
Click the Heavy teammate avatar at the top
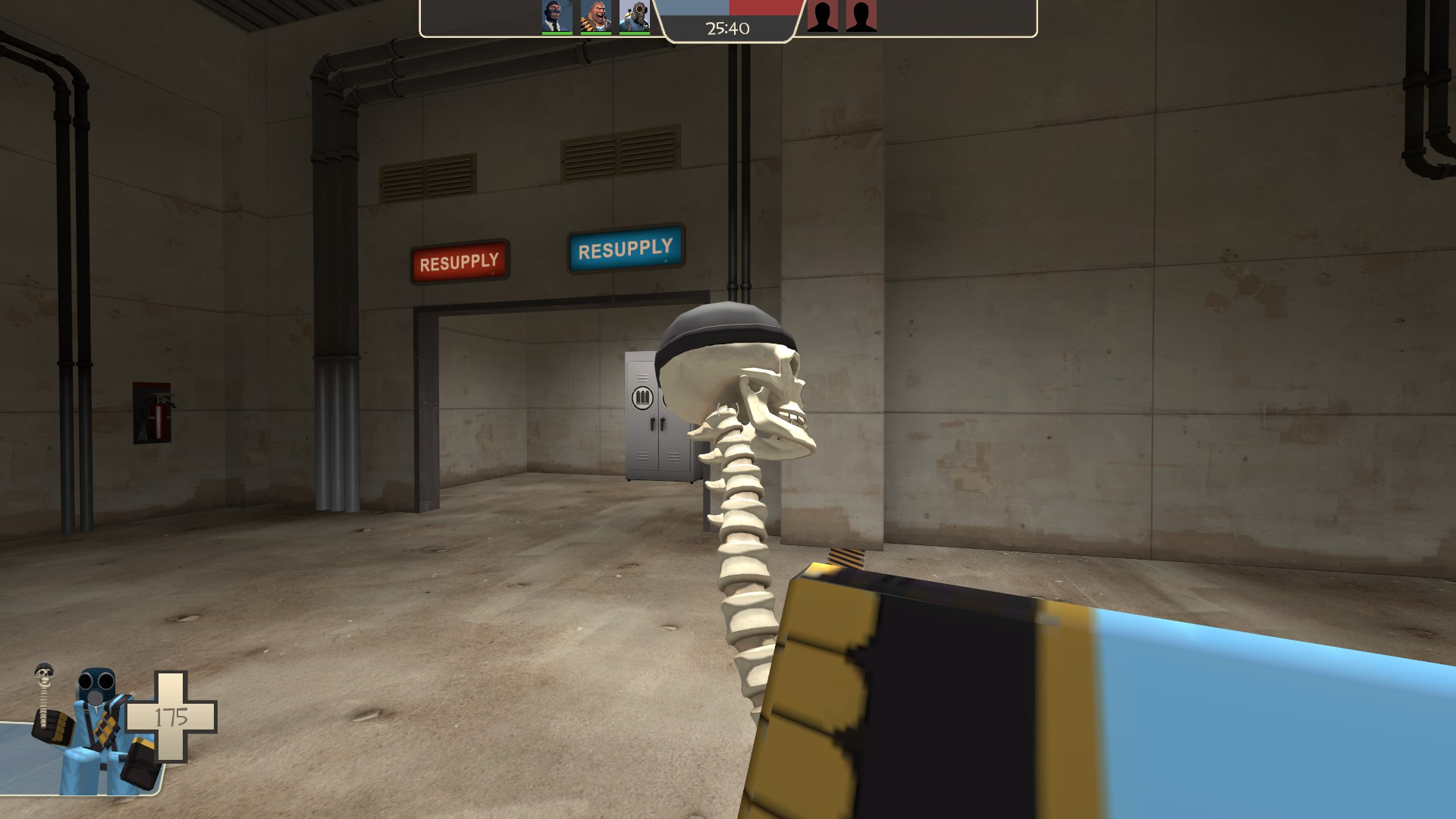click(595, 15)
